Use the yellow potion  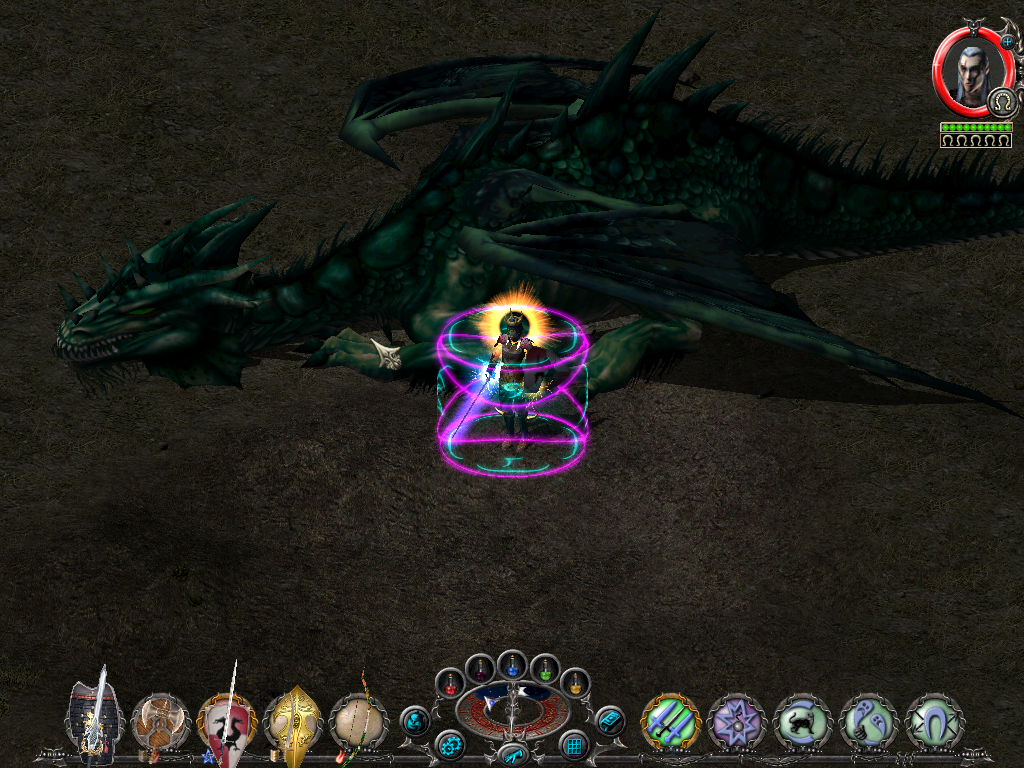pyautogui.click(x=574, y=684)
